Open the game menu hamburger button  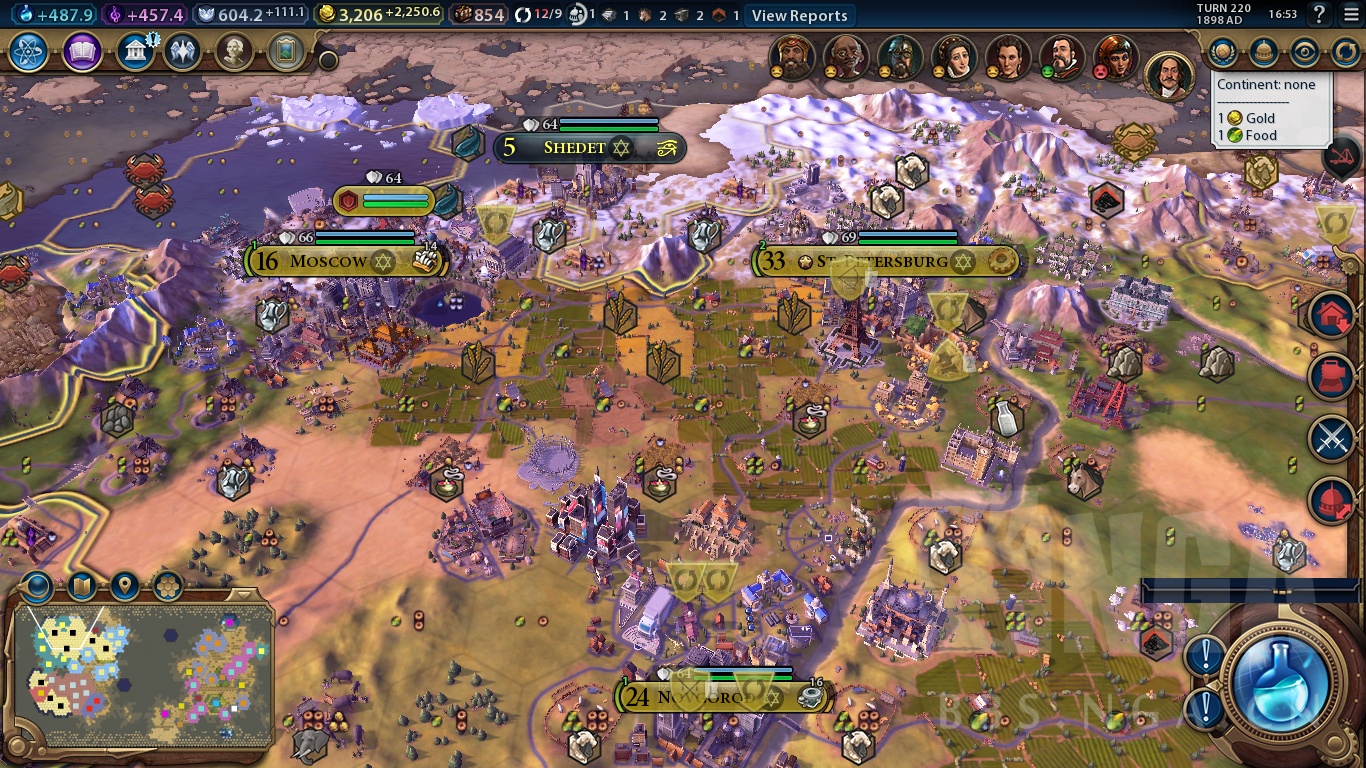point(1350,14)
